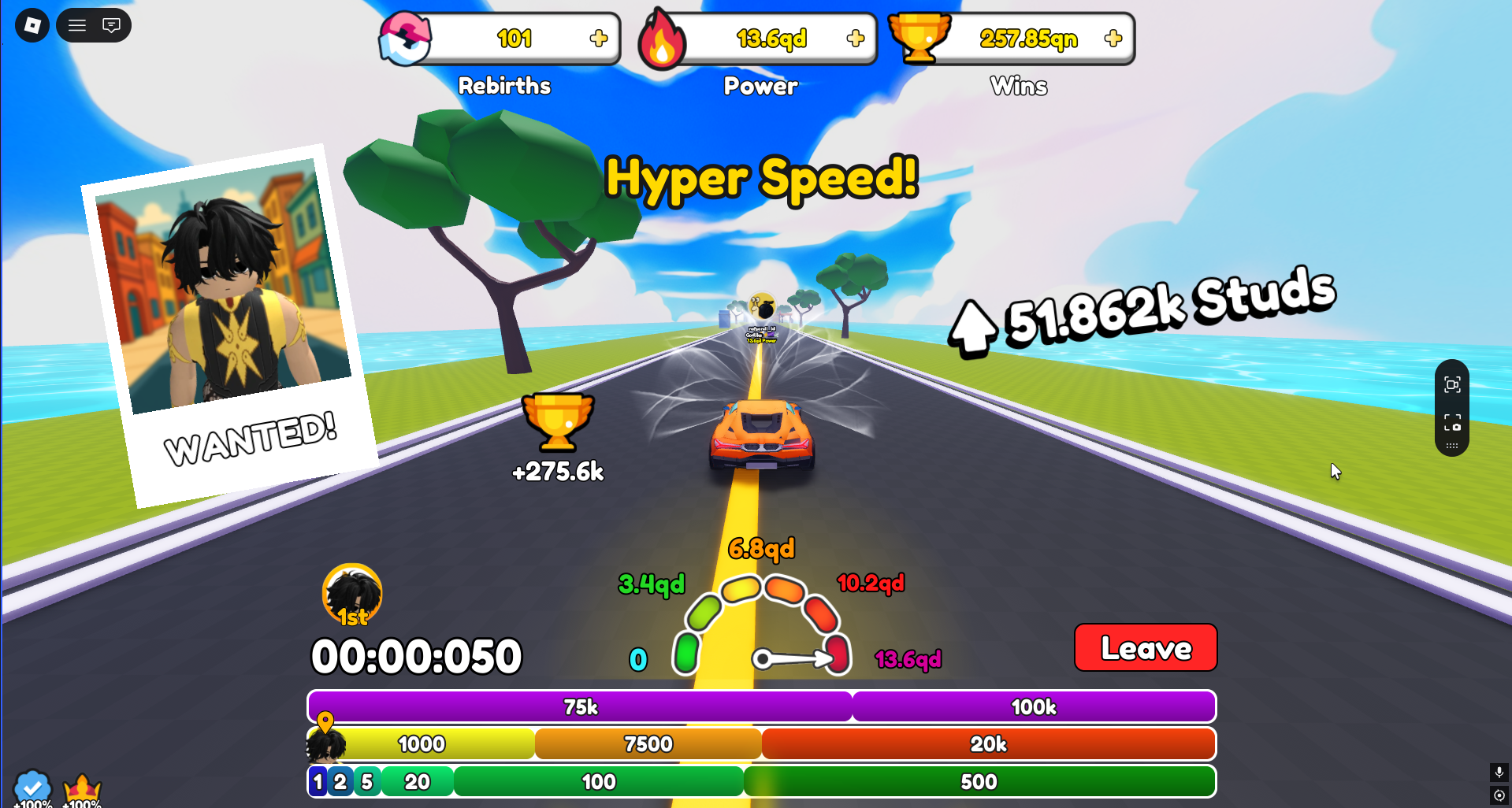This screenshot has height=808, width=1512.
Task: Expand the Power counter with its plus button
Action: [x=855, y=37]
